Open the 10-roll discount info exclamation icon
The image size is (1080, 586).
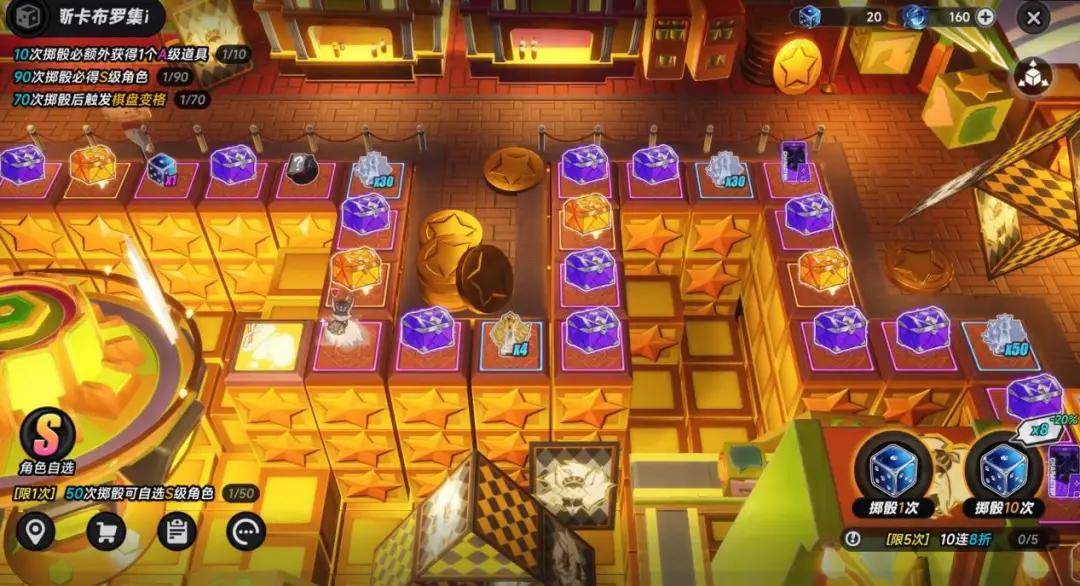(x=852, y=539)
